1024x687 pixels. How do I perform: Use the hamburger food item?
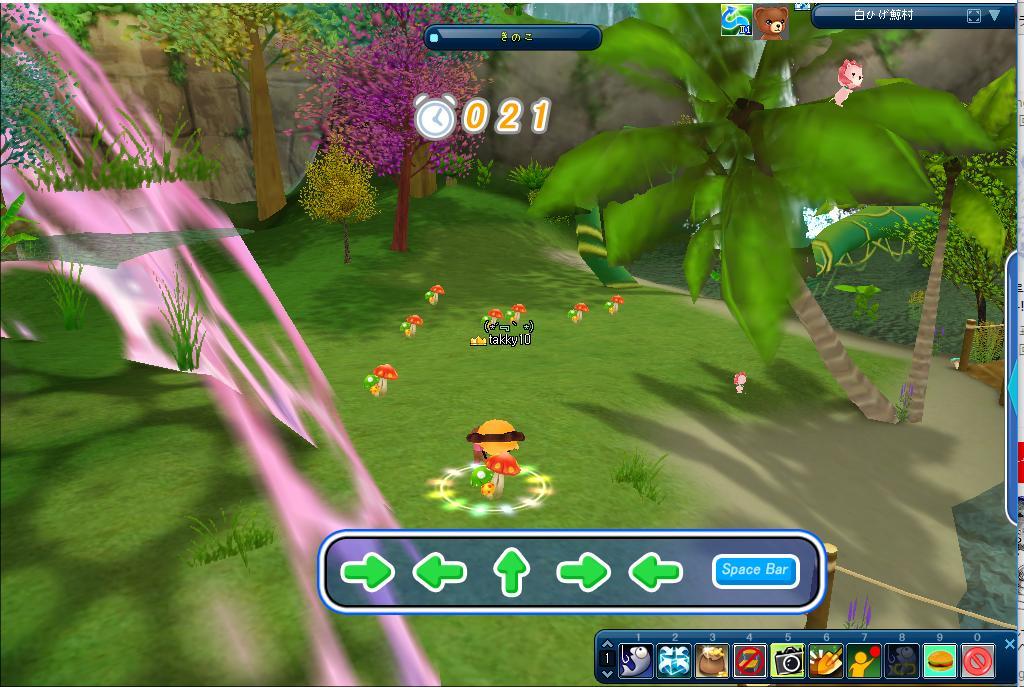coord(940,661)
